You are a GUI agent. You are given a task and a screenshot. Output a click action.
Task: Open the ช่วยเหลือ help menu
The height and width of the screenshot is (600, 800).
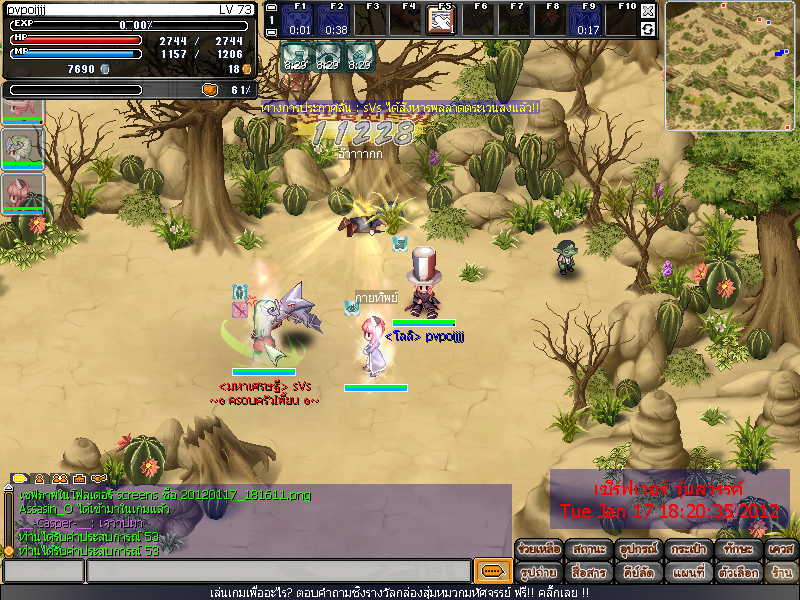tap(539, 550)
